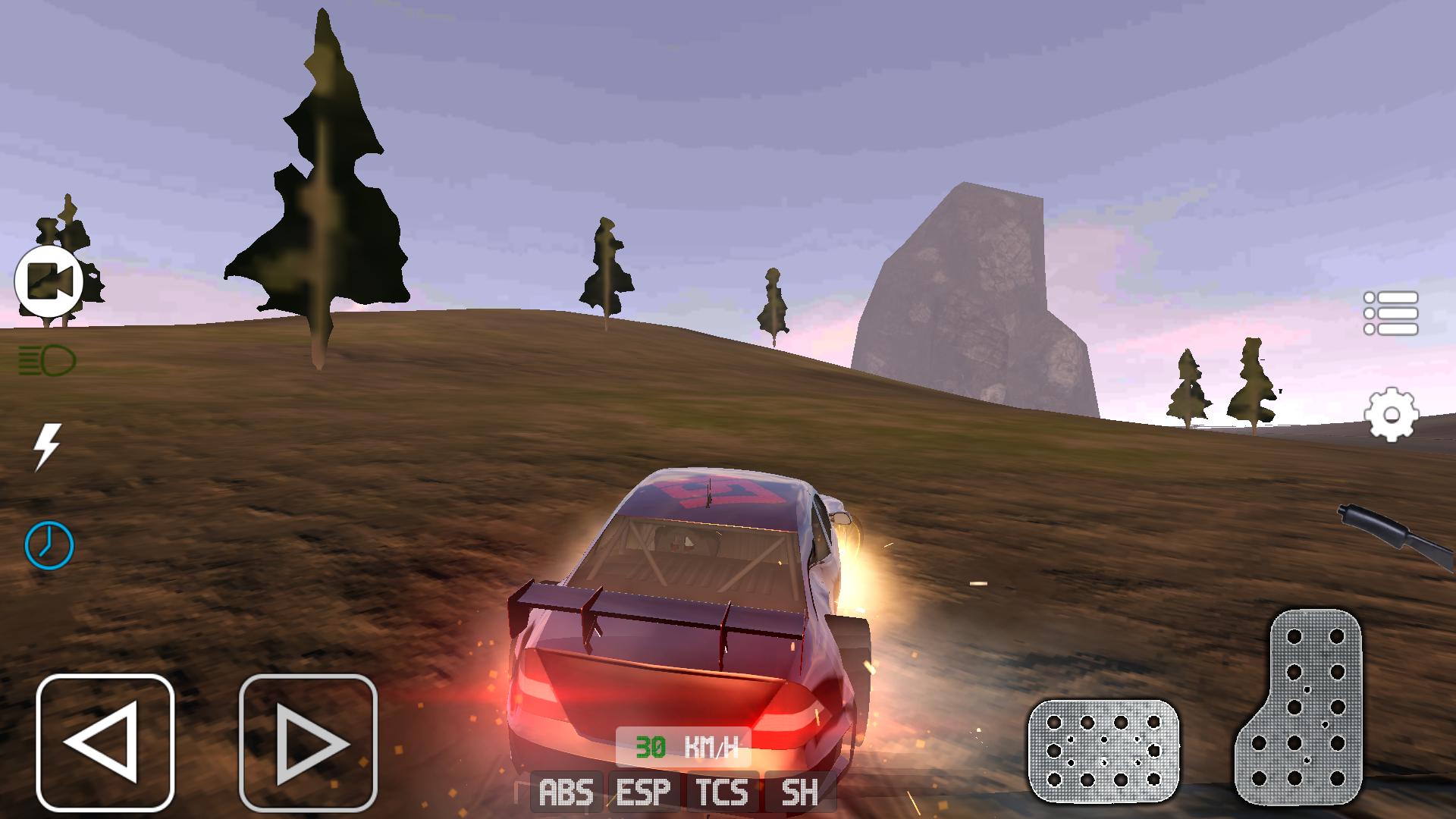Tap the blue clock icon
1456x819 pixels.
coord(49,544)
